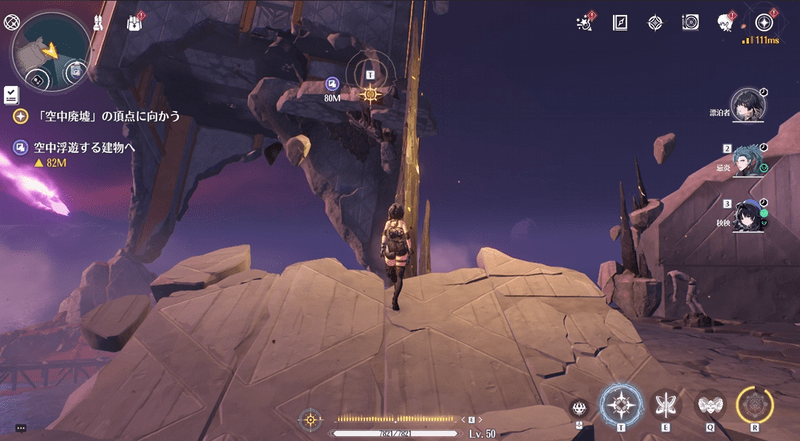Switch to the second party member portrait

point(746,159)
